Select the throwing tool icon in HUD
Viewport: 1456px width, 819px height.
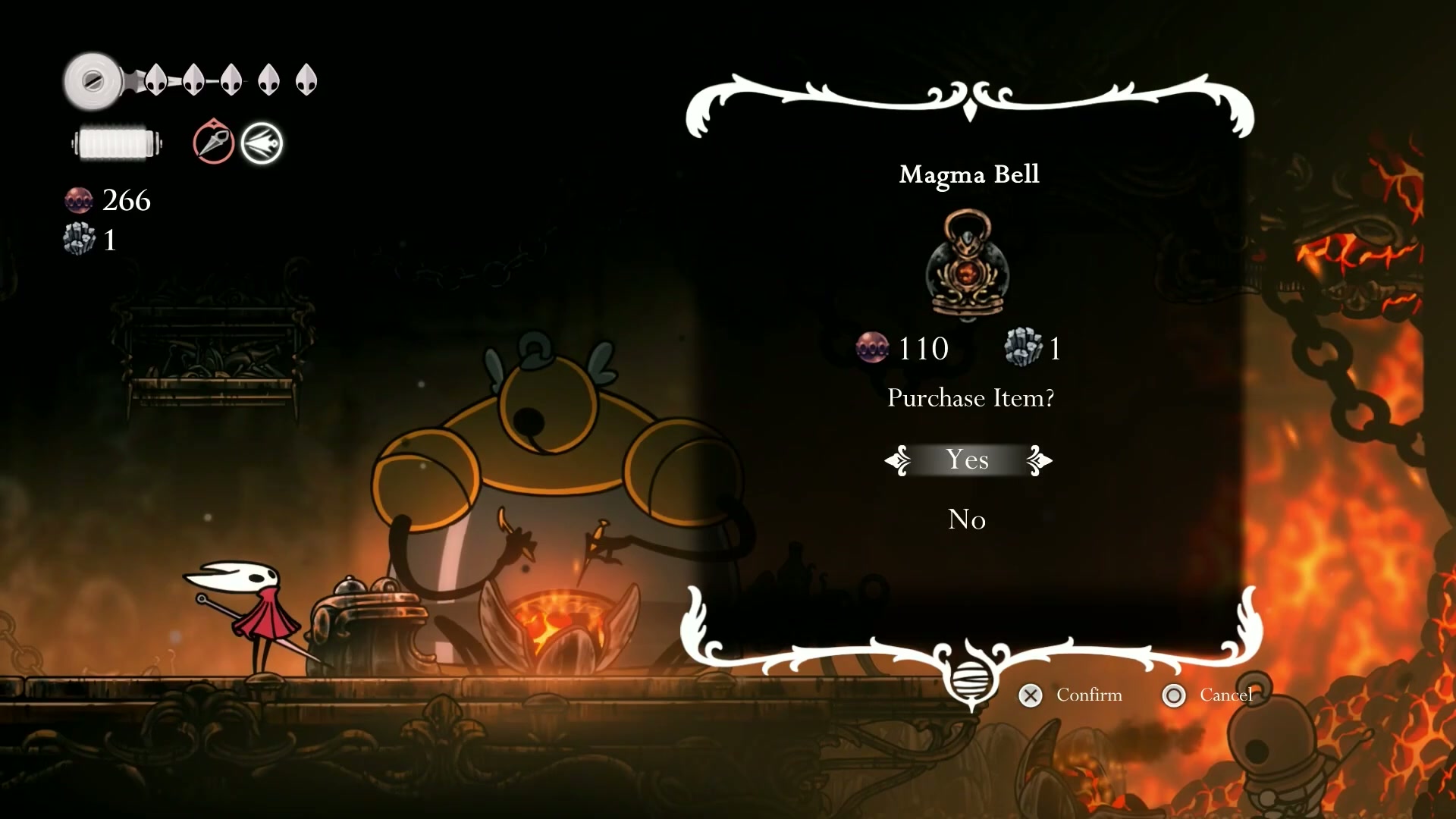[x=213, y=142]
